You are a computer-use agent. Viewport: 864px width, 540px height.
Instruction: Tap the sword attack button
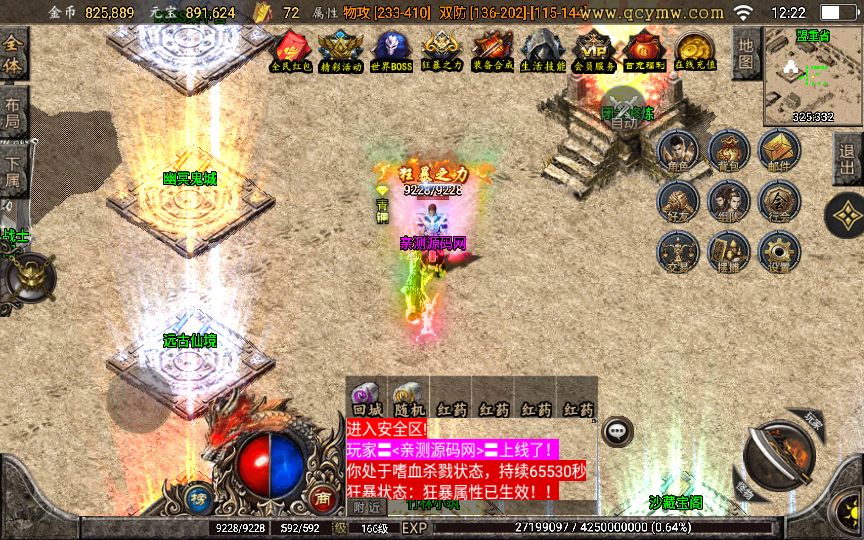tap(779, 455)
